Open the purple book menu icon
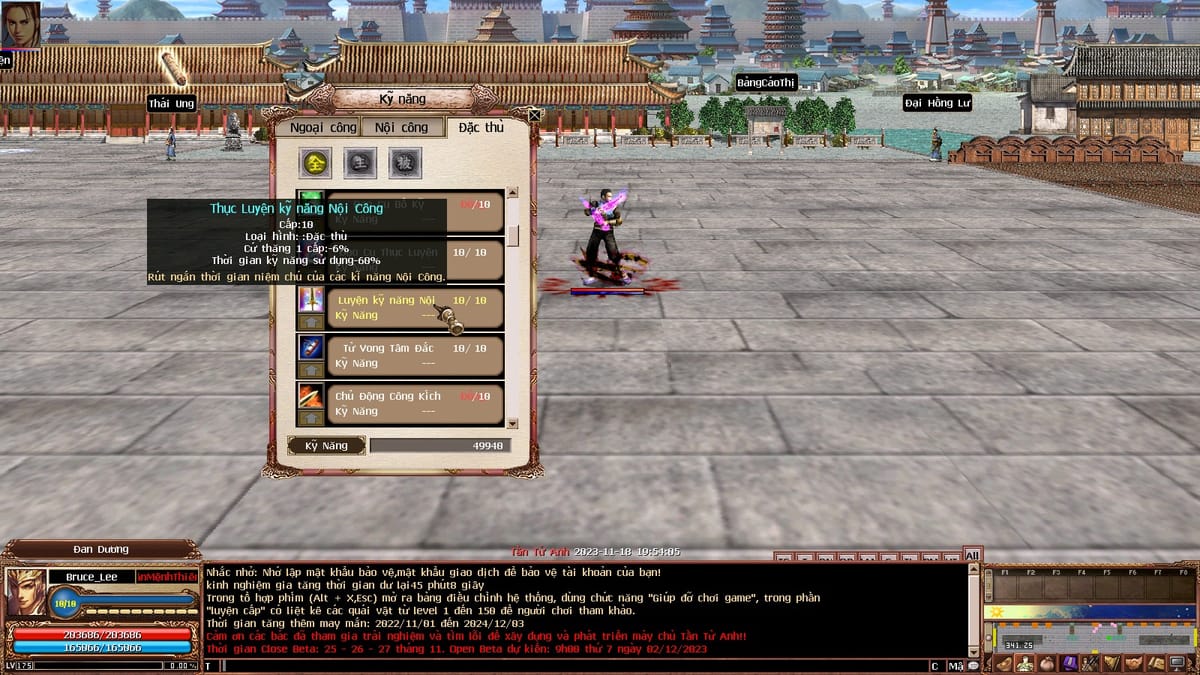 (1068, 663)
